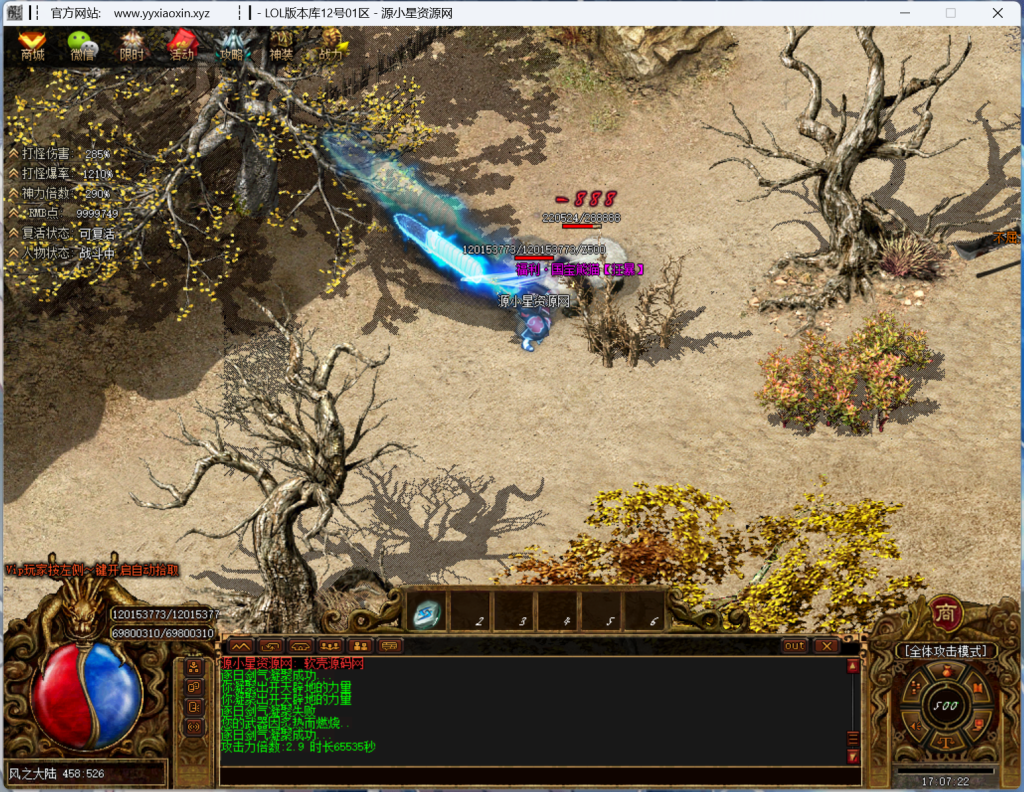Open the 战力 combat power menu
Viewport: 1024px width, 792px height.
pyautogui.click(x=332, y=46)
